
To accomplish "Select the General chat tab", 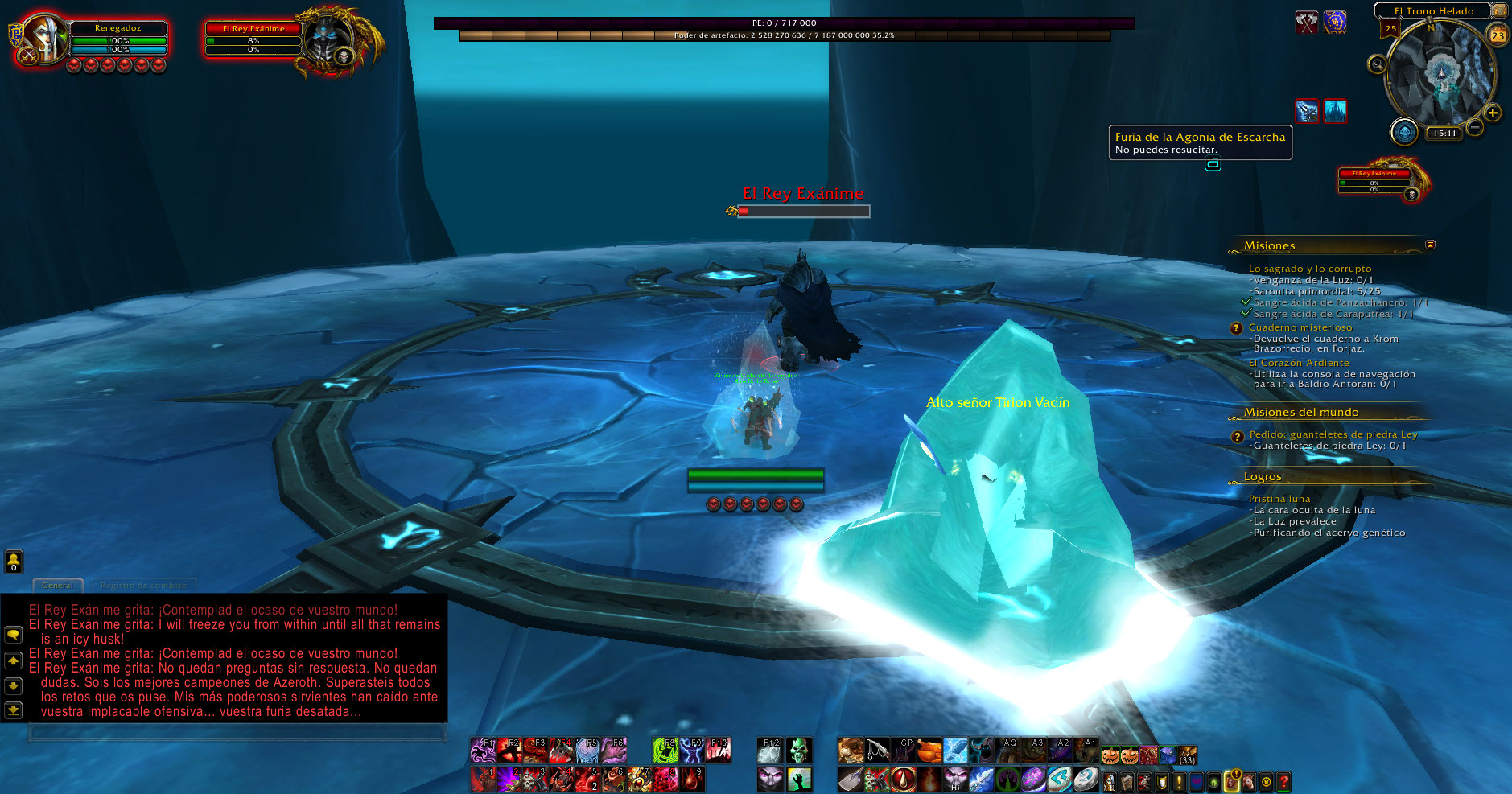I will [57, 585].
